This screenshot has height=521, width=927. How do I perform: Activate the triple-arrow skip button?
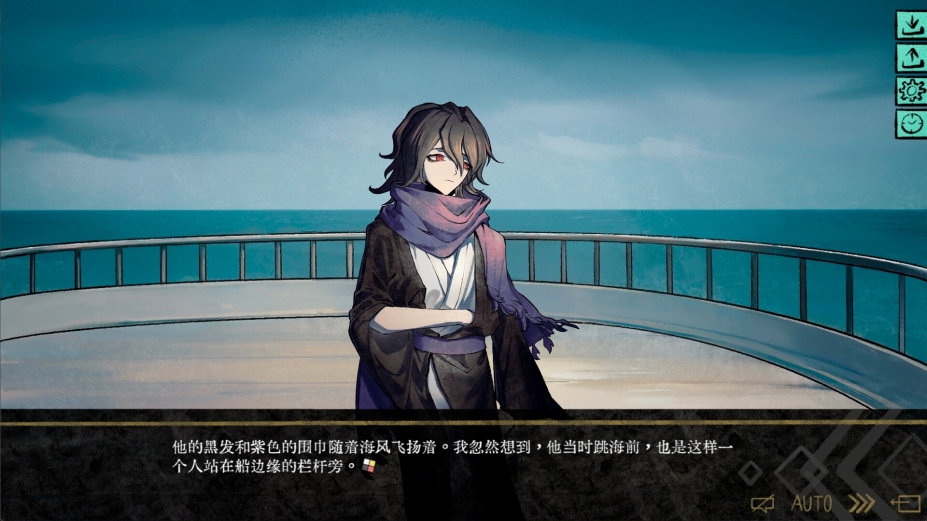[860, 503]
